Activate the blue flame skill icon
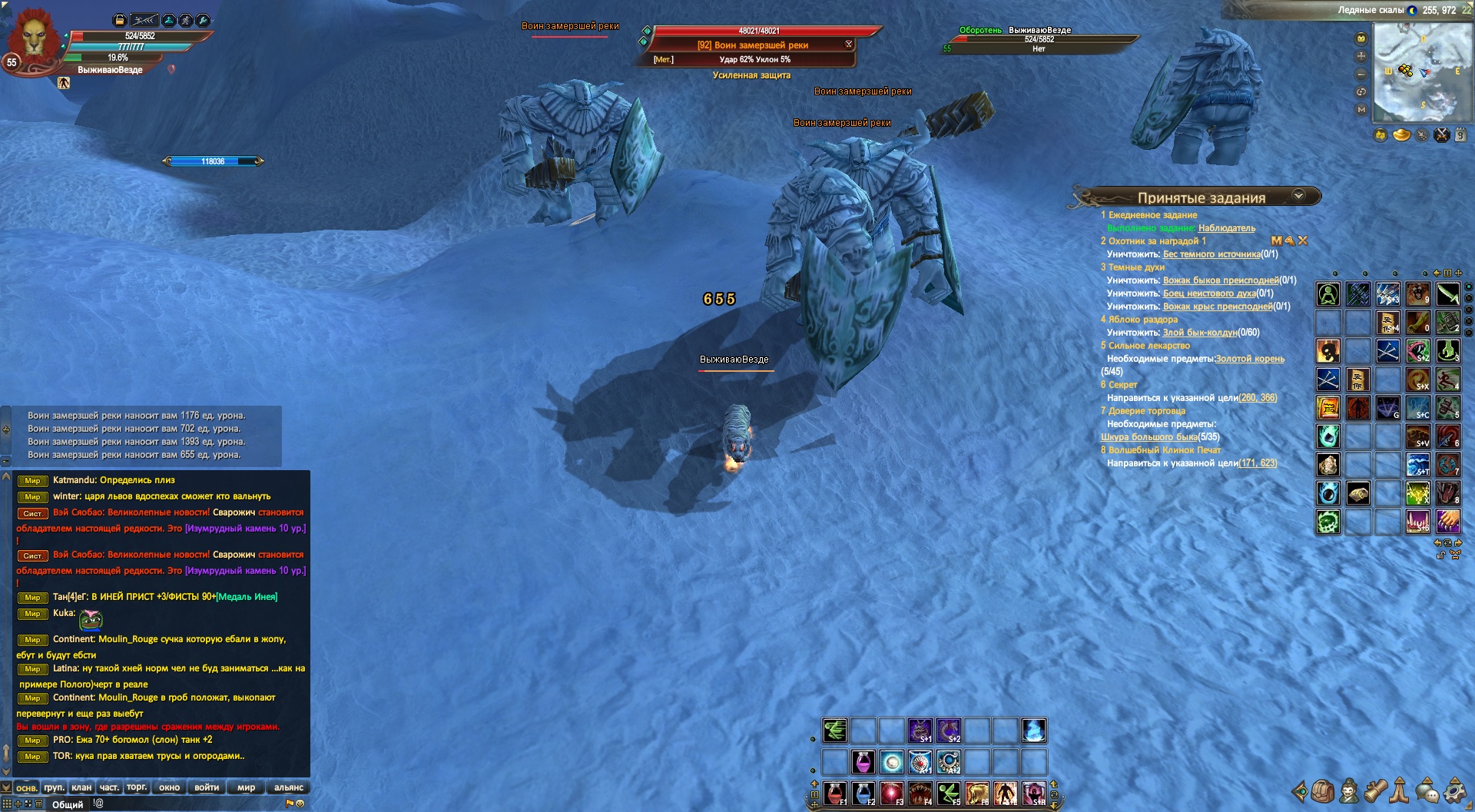 [x=1033, y=731]
